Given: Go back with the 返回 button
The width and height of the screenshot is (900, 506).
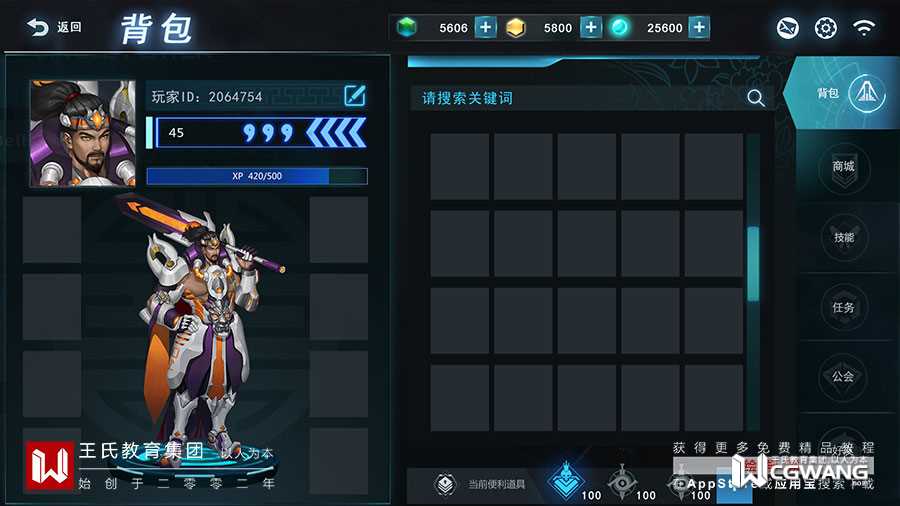Looking at the screenshot, I should (x=55, y=28).
